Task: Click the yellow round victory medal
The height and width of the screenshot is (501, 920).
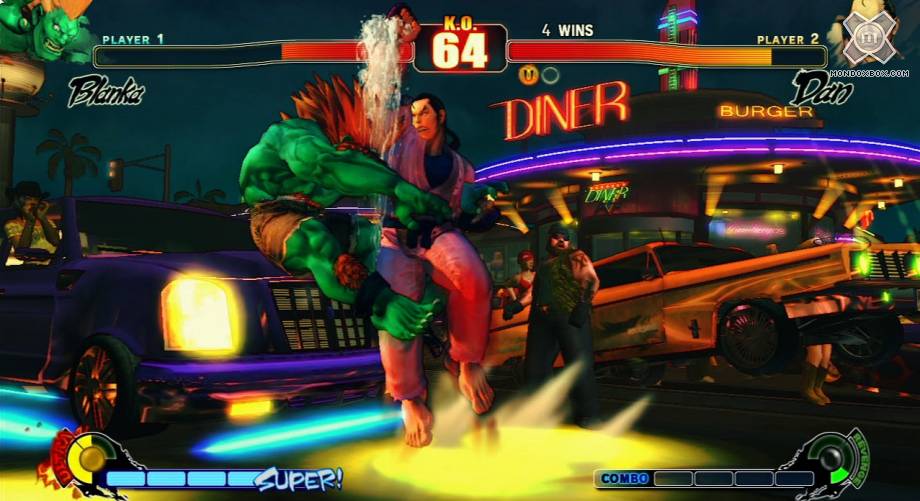Action: (527, 73)
